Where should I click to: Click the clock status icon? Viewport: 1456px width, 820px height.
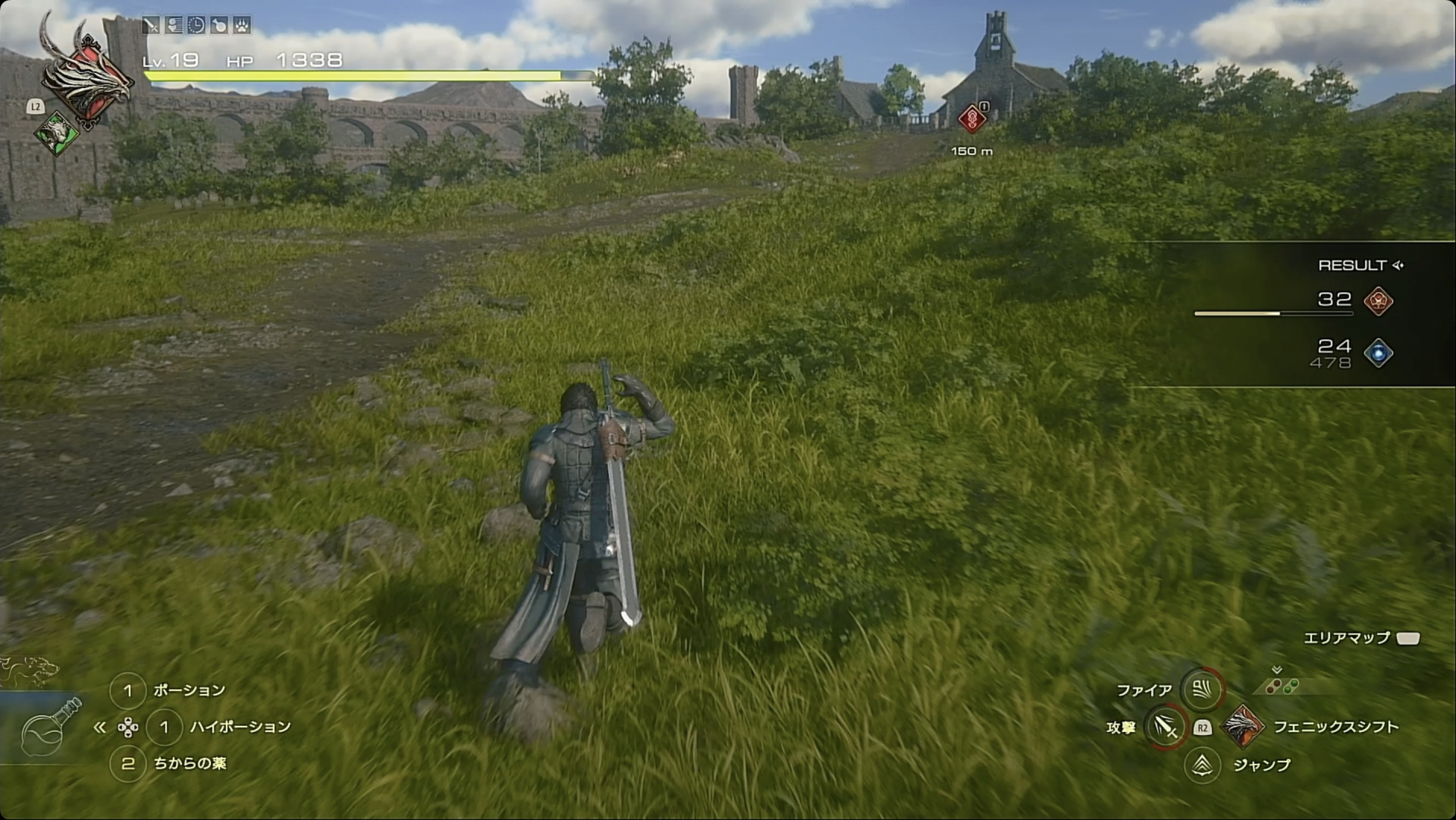point(196,25)
